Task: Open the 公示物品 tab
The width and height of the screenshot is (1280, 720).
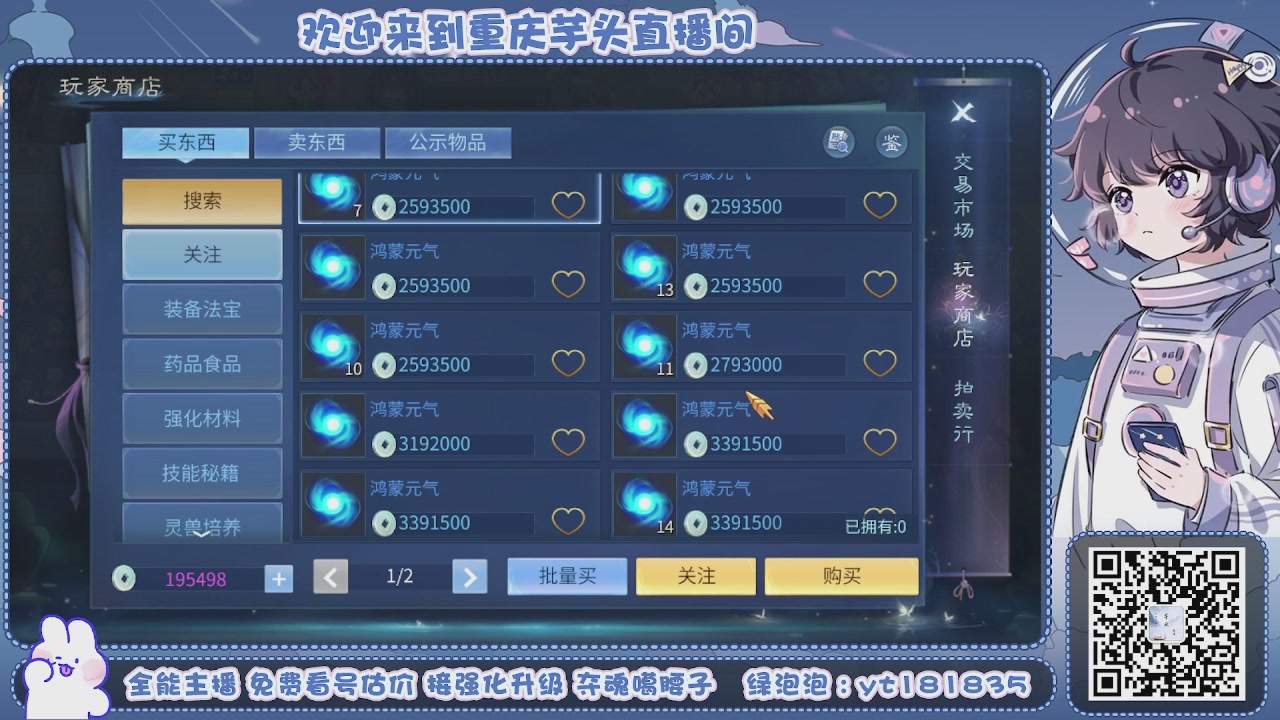Action: pyautogui.click(x=449, y=142)
